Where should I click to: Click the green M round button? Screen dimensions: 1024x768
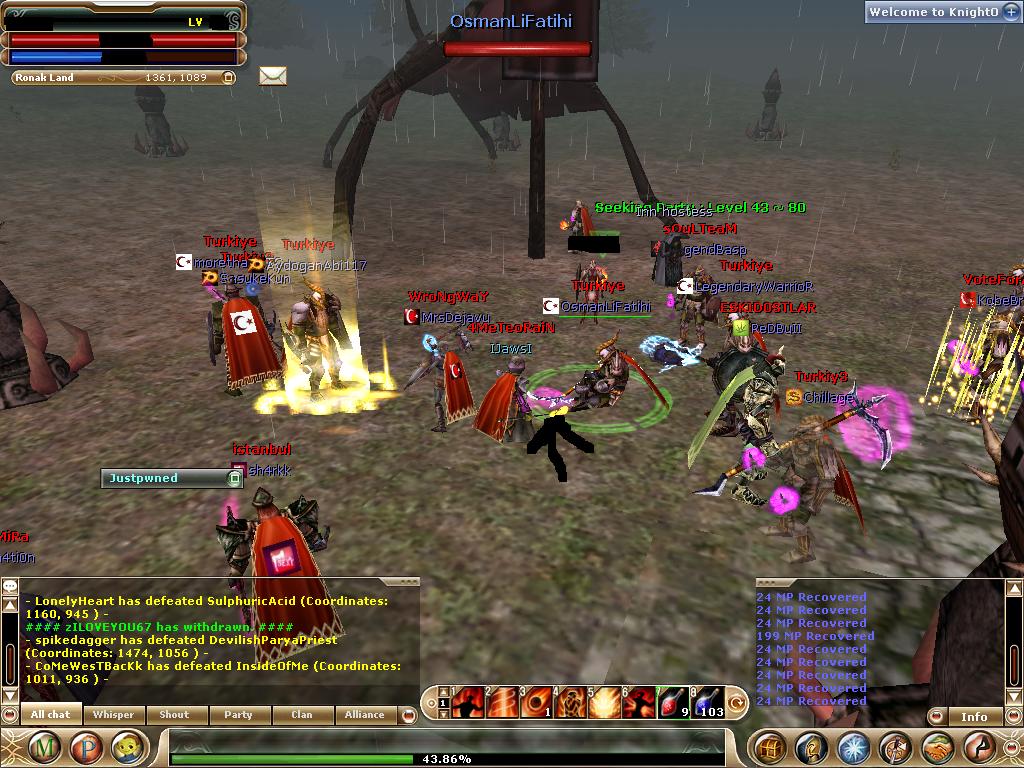46,747
